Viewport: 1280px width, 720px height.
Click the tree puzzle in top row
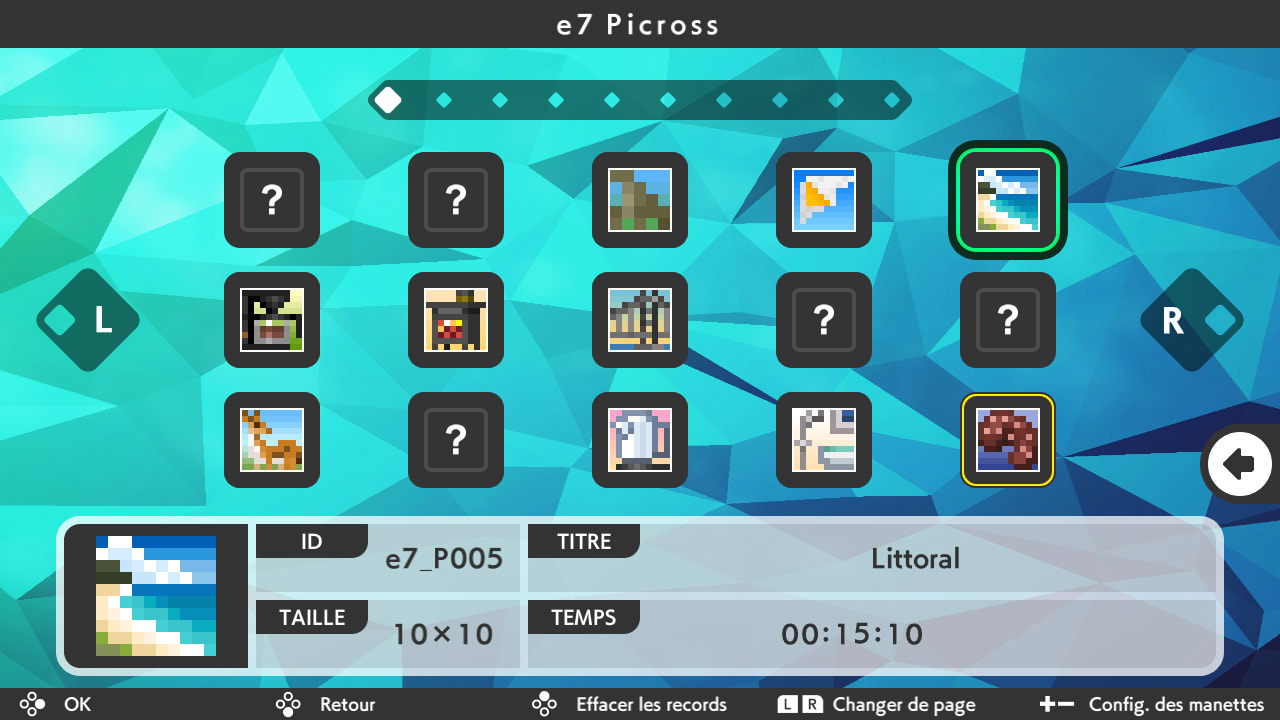(x=640, y=200)
